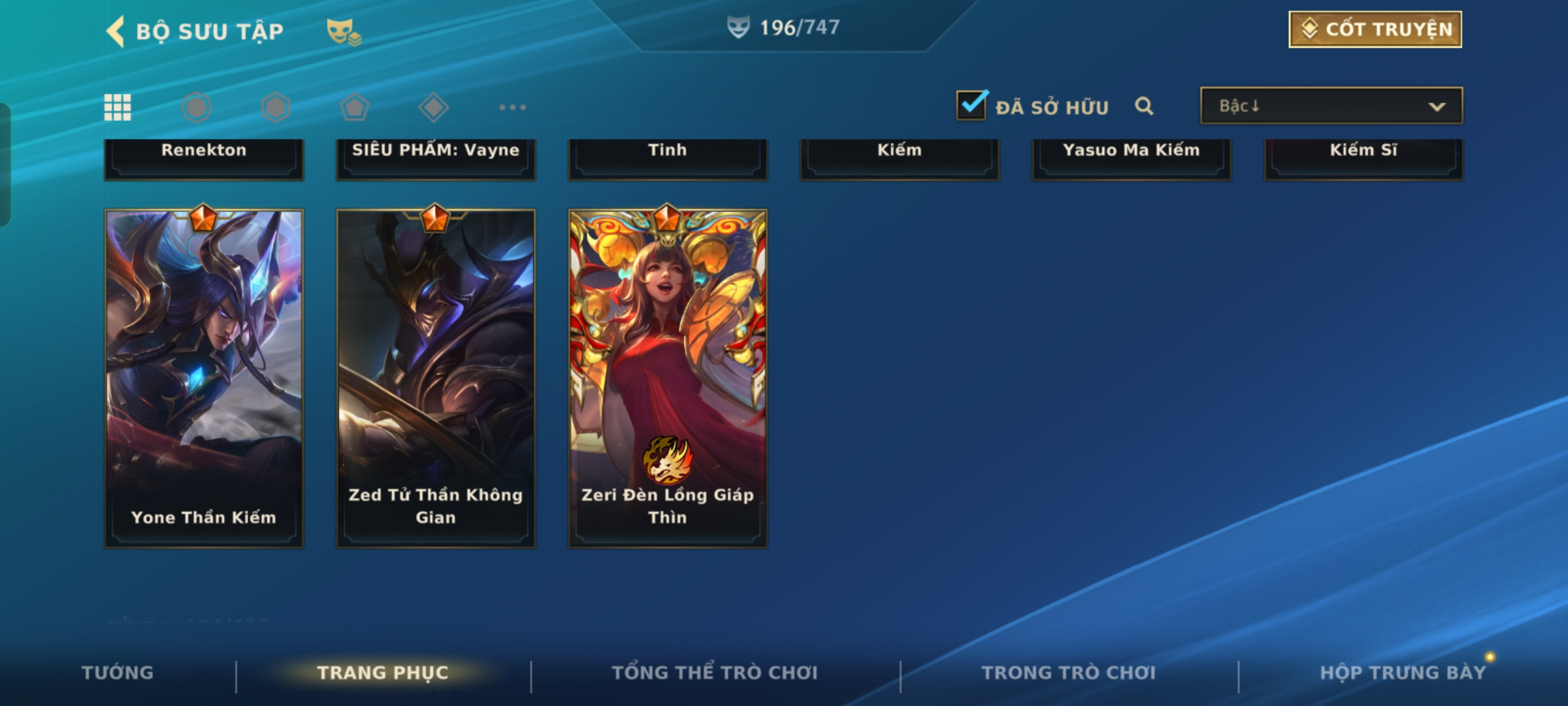
Task: Go back from Bộ Sưu Tập
Action: point(116,31)
